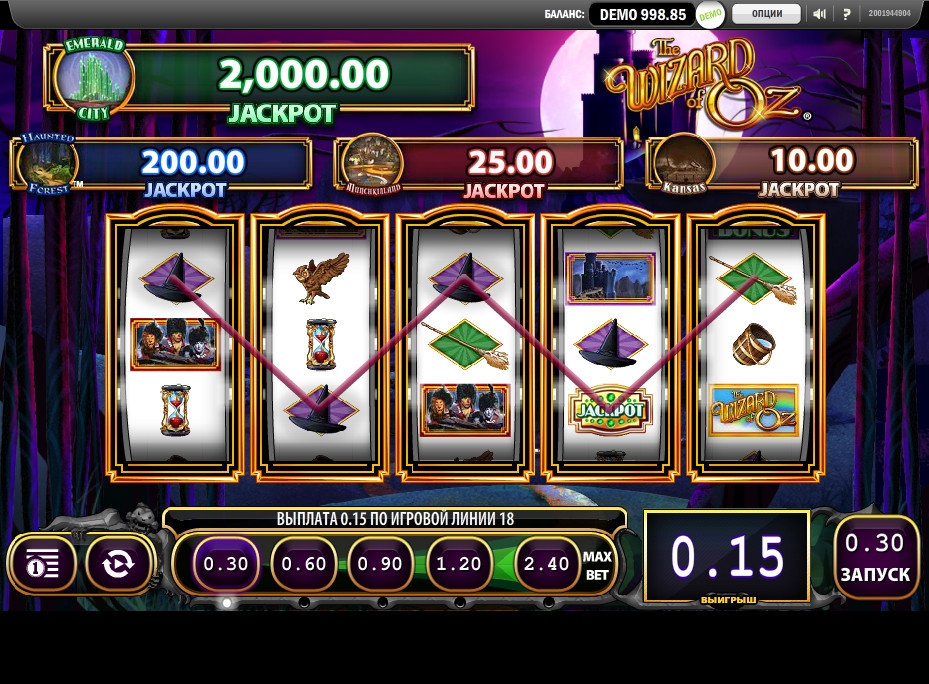The width and height of the screenshot is (929, 684).
Task: Set the bet to 0.90
Action: point(381,564)
